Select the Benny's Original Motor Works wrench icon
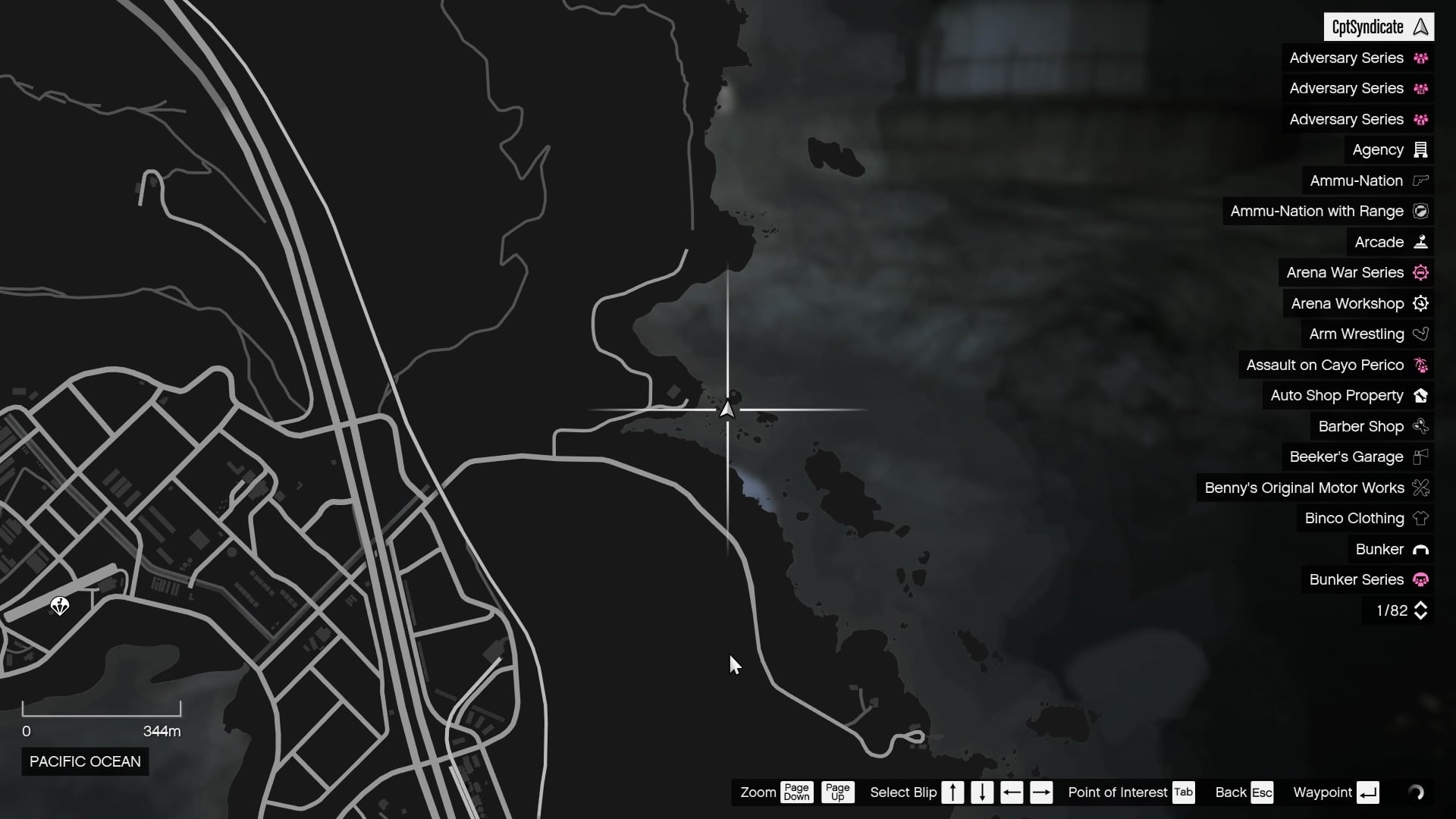The image size is (1456, 819). [x=1420, y=488]
